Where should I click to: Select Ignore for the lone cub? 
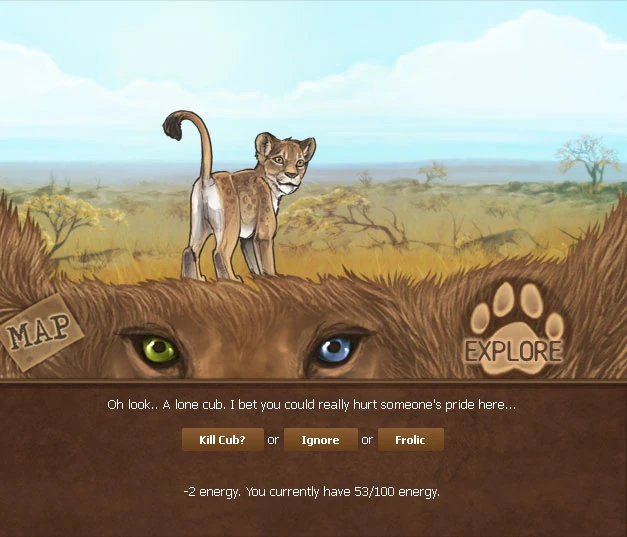coord(320,440)
